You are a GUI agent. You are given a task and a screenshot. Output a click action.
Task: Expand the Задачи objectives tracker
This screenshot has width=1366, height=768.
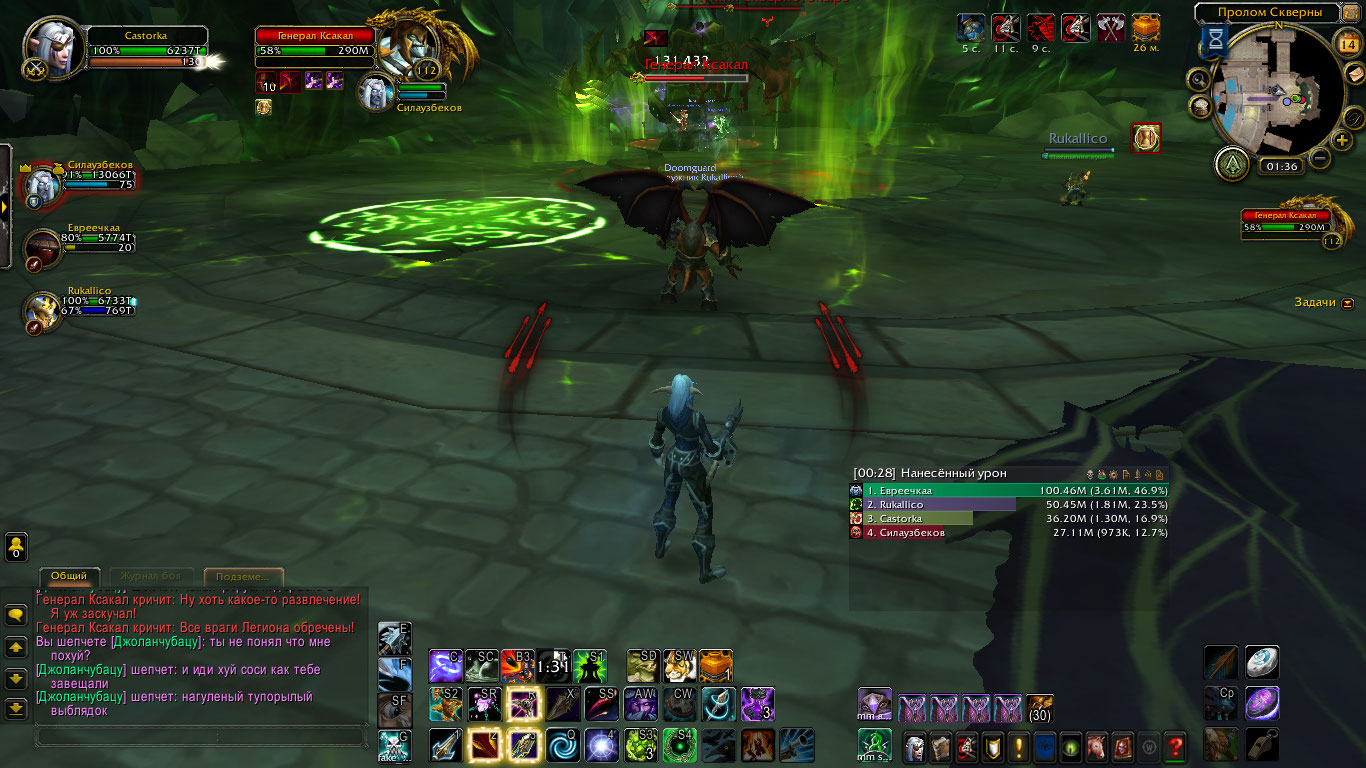pyautogui.click(x=1348, y=302)
